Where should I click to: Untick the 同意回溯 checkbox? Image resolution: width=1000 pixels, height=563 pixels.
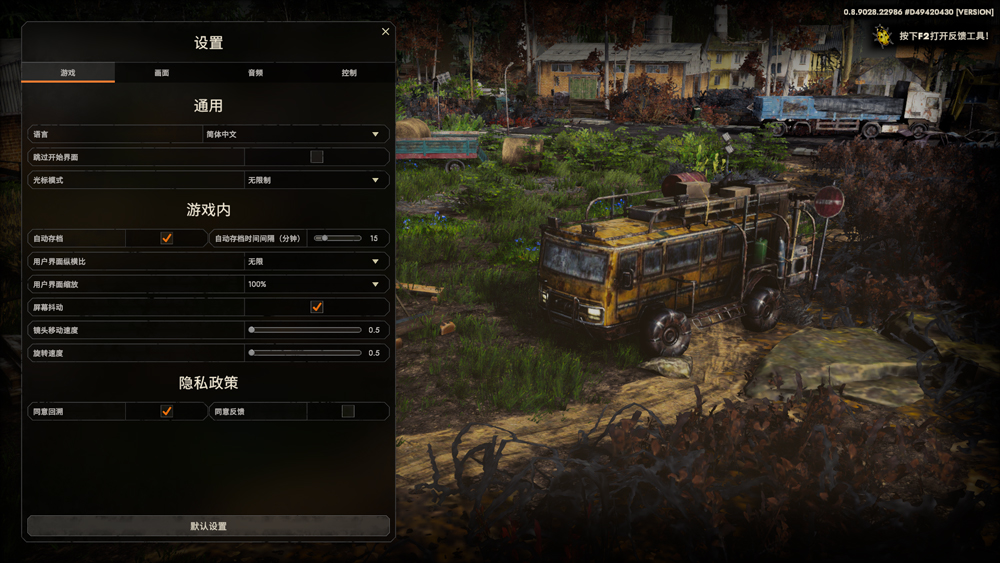tap(167, 411)
